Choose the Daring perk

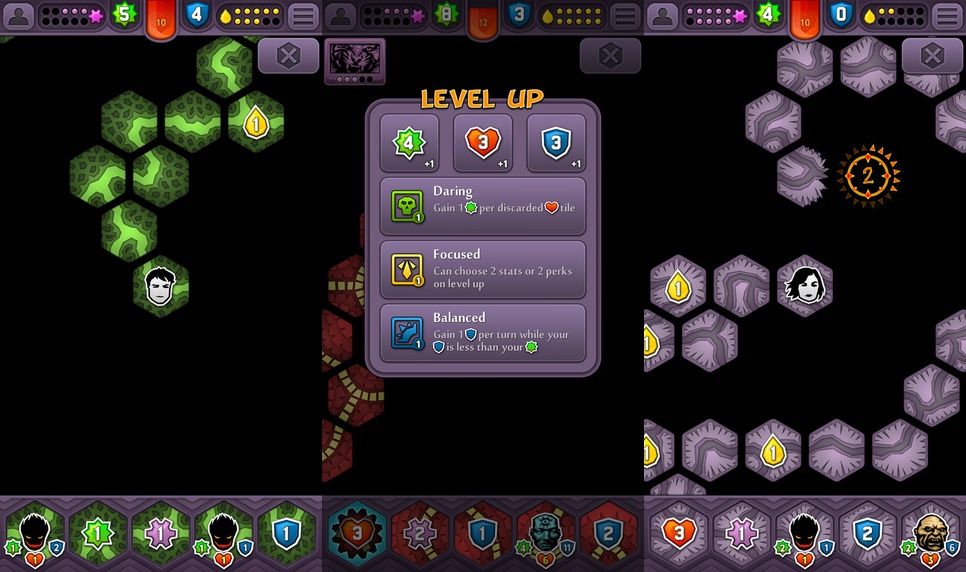[x=483, y=206]
